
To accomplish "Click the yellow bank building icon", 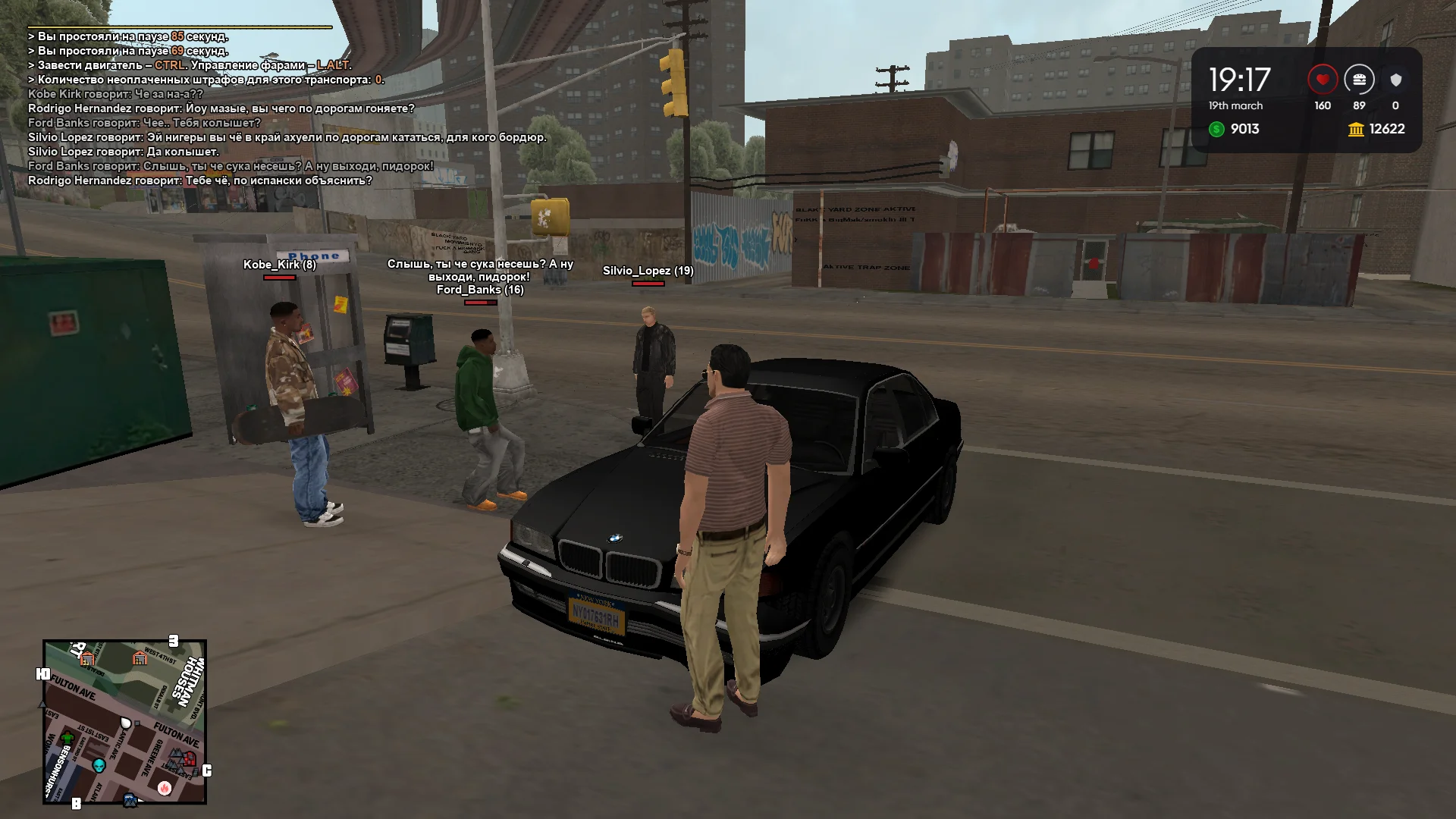I will coord(1356,130).
